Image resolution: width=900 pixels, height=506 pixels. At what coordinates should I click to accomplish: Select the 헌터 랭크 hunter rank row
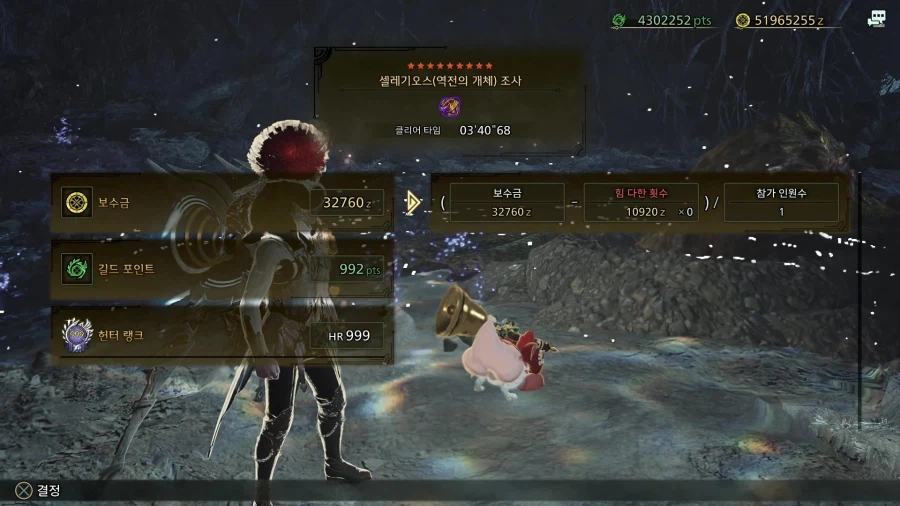[221, 335]
